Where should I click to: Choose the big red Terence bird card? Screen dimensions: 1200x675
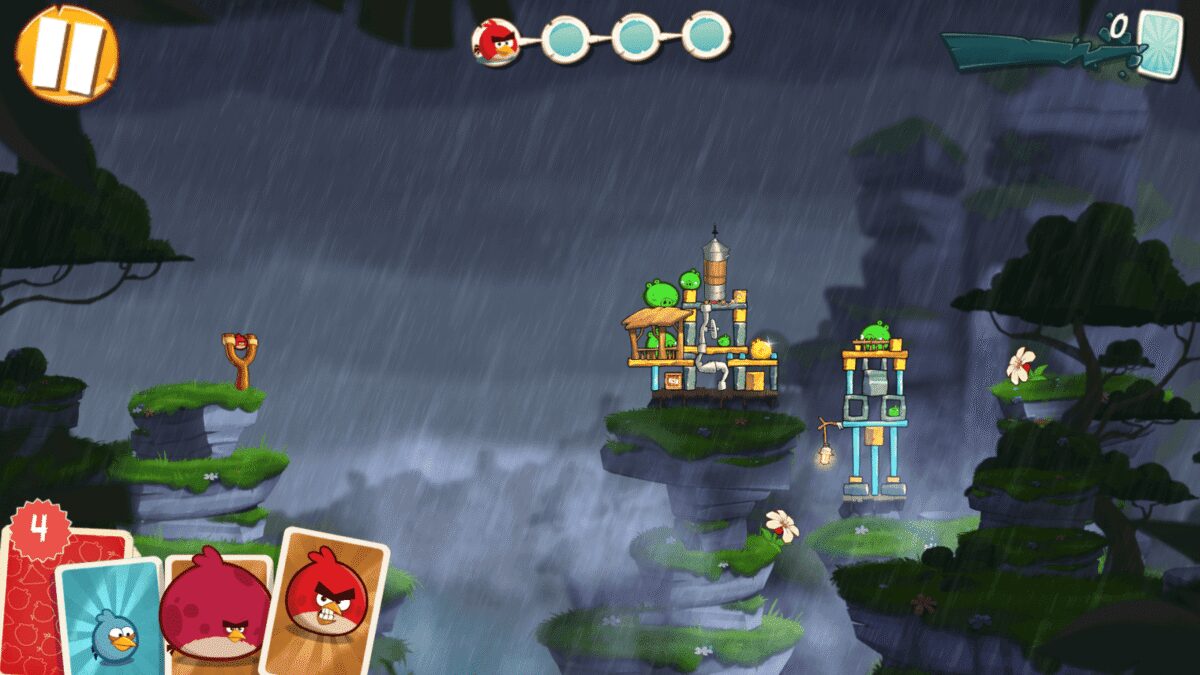click(215, 610)
